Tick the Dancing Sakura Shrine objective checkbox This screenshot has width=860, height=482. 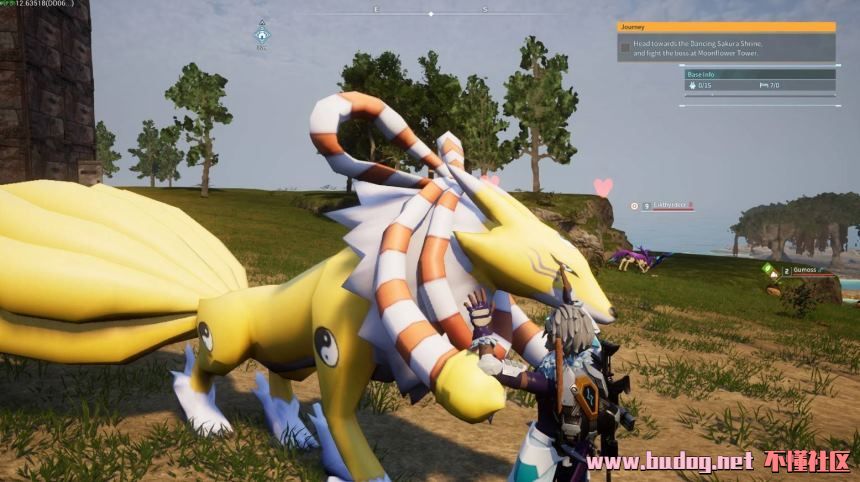coord(625,47)
